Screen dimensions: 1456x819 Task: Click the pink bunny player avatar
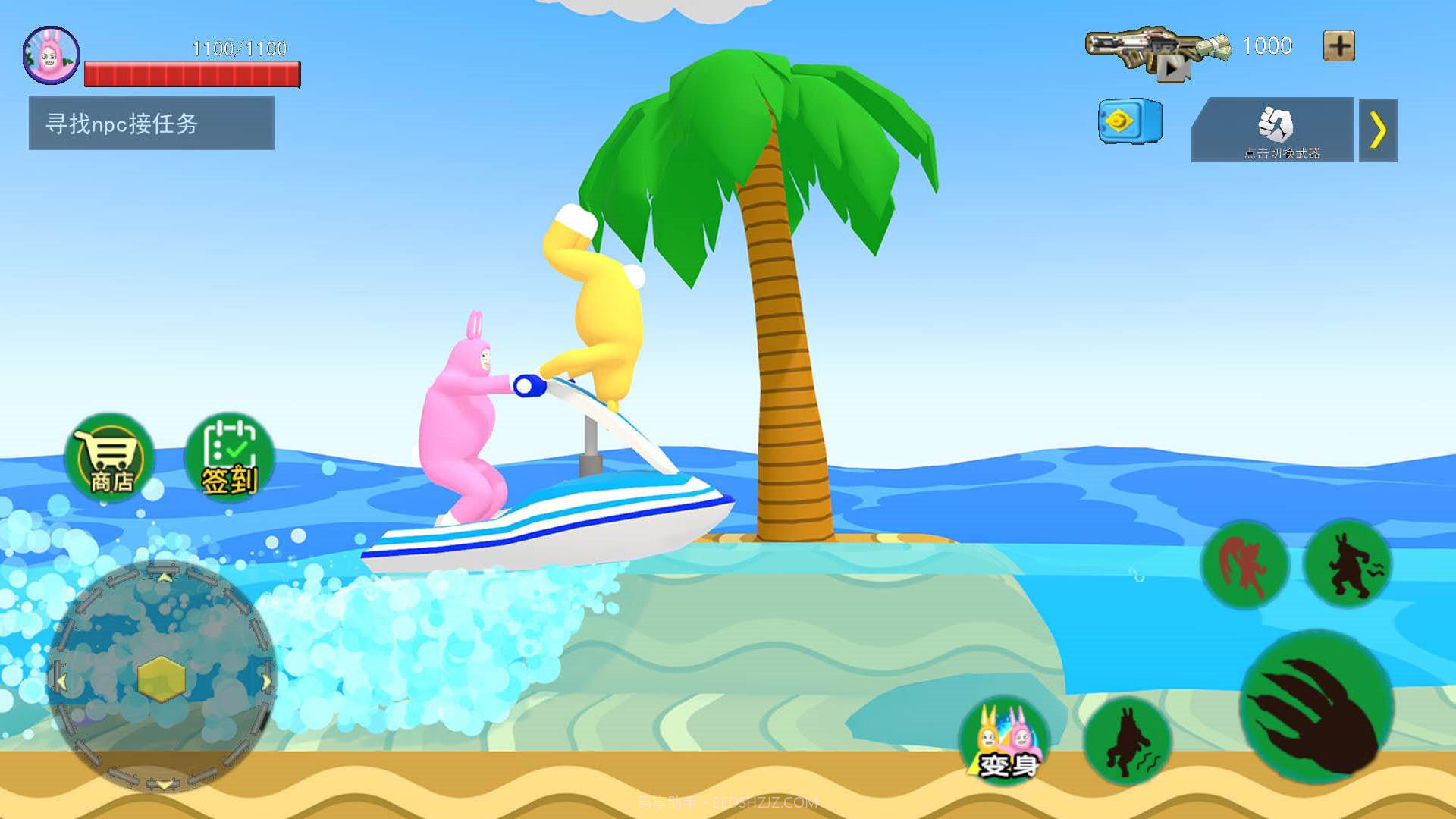click(51, 55)
